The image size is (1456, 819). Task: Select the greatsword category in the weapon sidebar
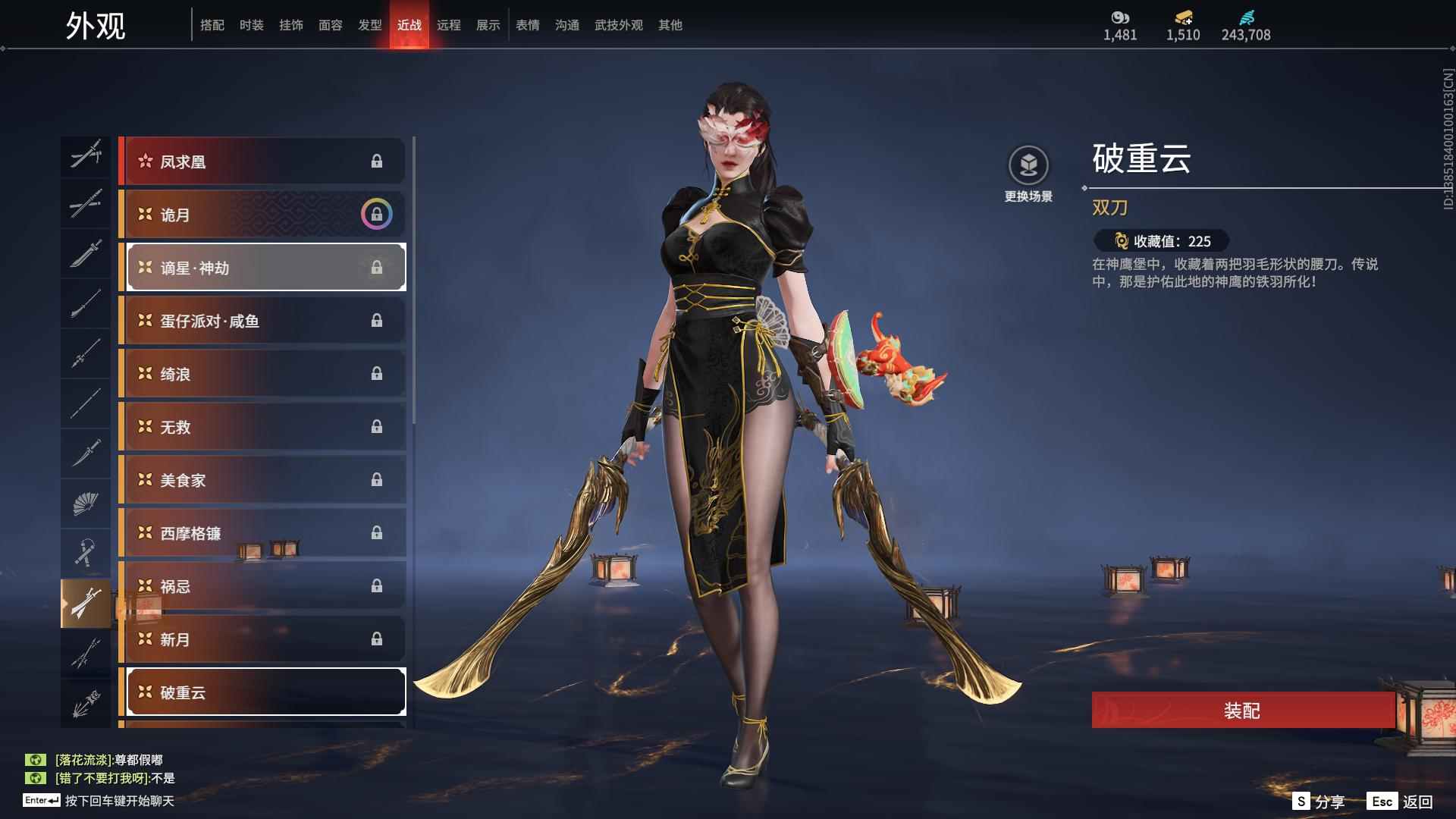tap(86, 253)
